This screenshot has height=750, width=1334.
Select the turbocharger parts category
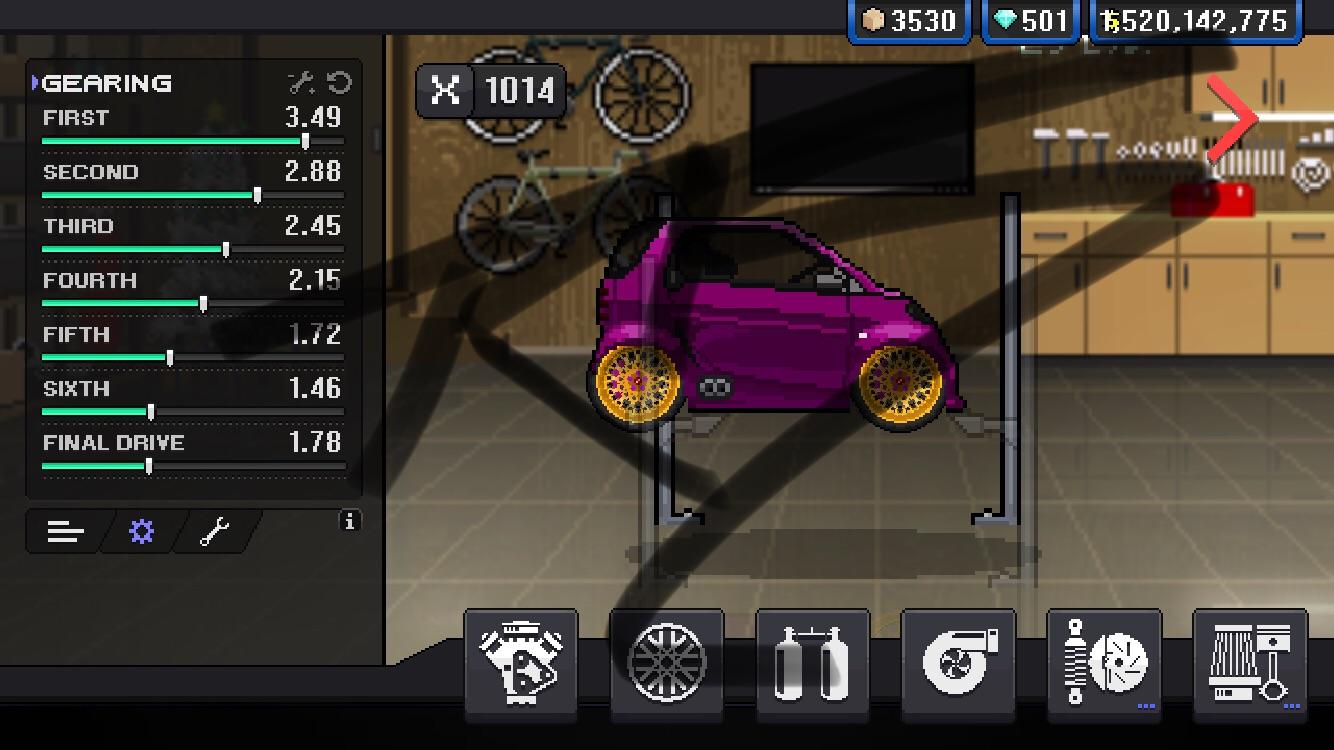pyautogui.click(x=957, y=663)
